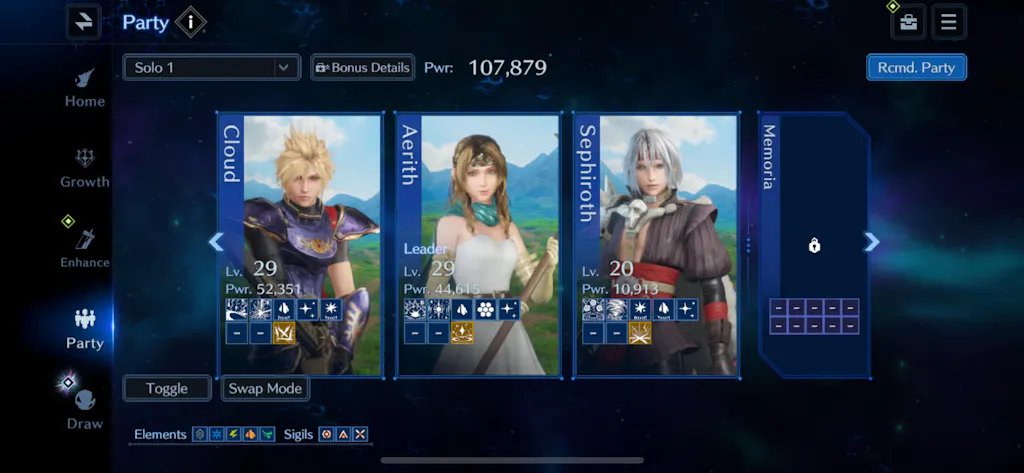Open the locked Memoria panel
The width and height of the screenshot is (1024, 473).
[813, 244]
